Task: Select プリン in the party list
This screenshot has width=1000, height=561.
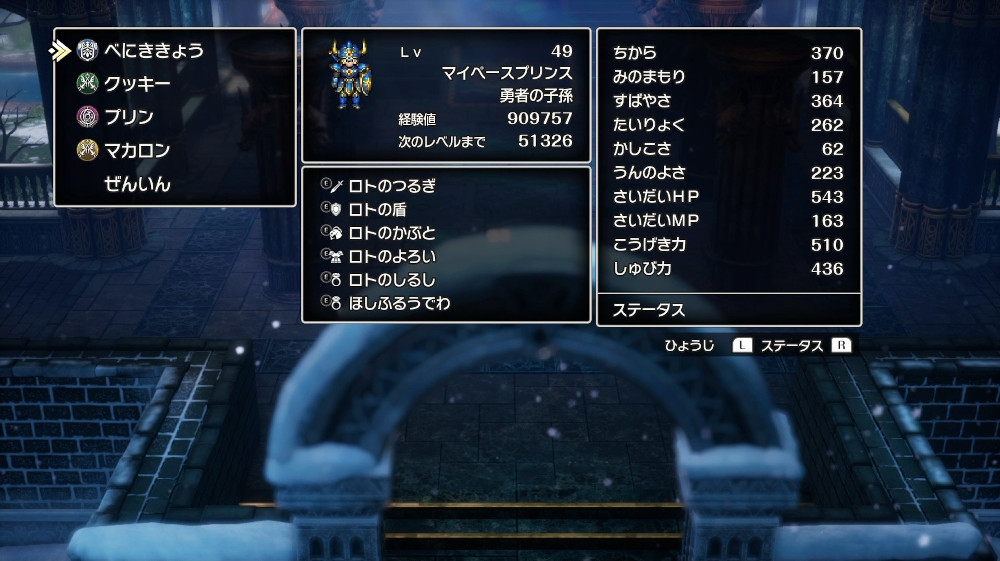Action: coord(129,117)
